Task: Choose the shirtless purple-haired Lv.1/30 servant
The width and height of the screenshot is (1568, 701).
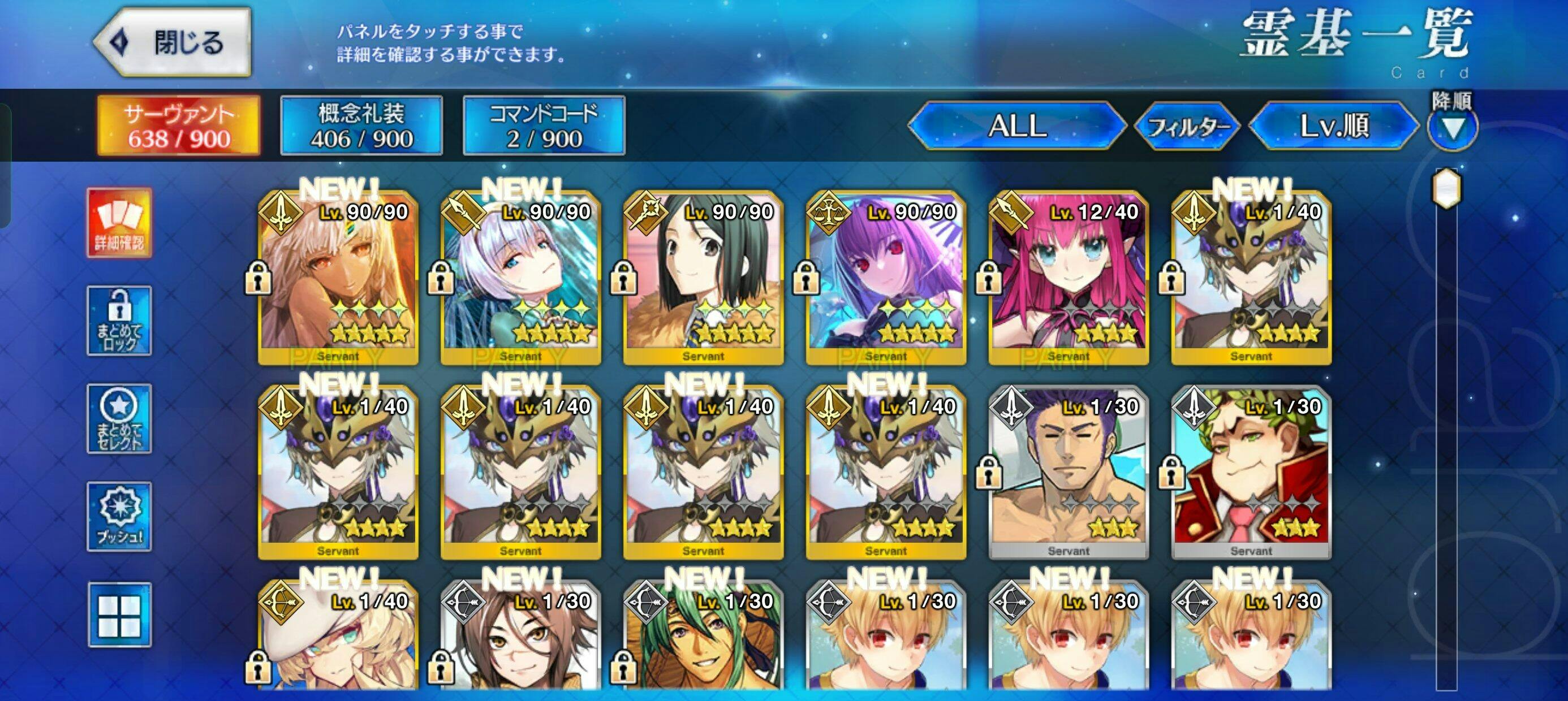Action: pyautogui.click(x=1069, y=473)
